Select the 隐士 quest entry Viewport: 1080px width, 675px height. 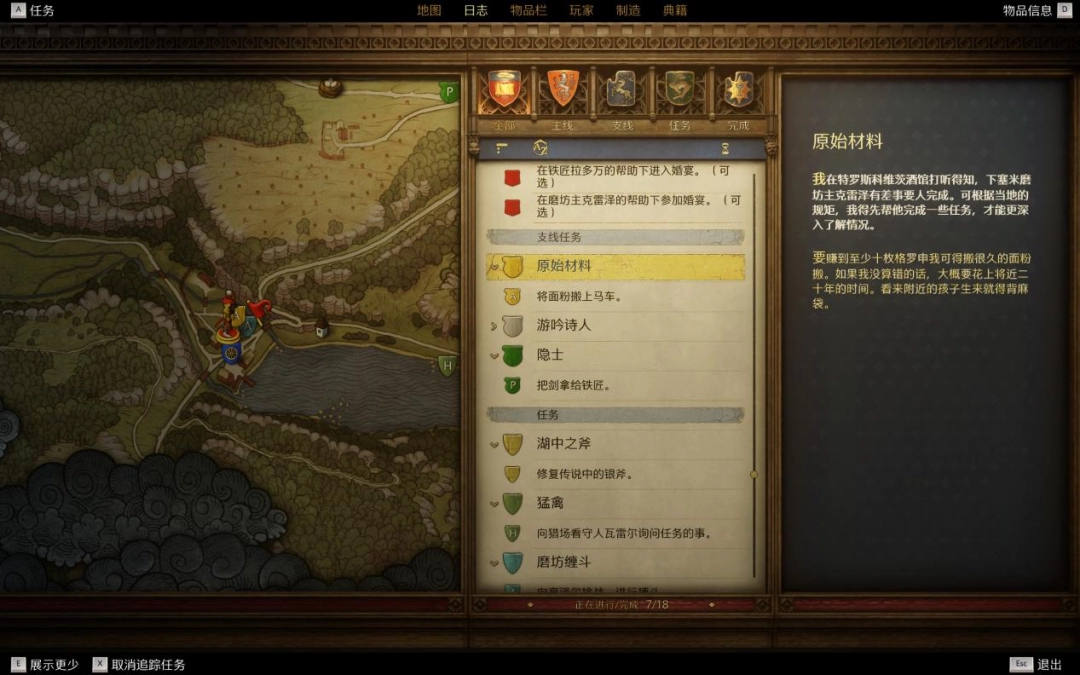coord(550,355)
